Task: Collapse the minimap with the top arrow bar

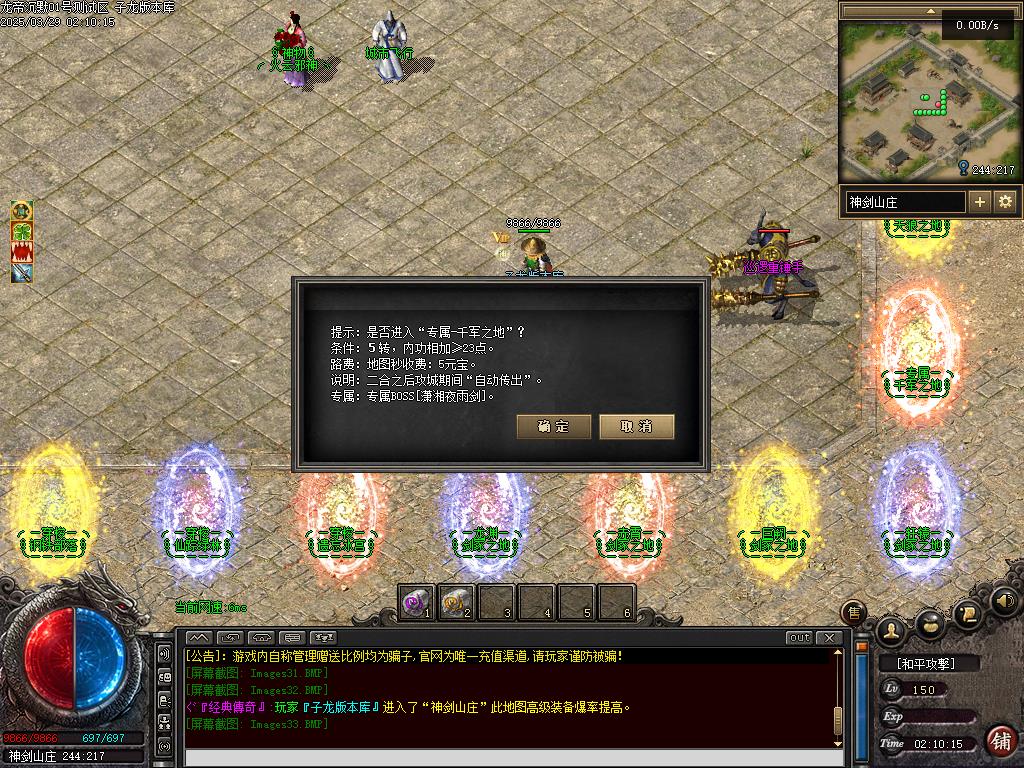Action: pos(891,10)
